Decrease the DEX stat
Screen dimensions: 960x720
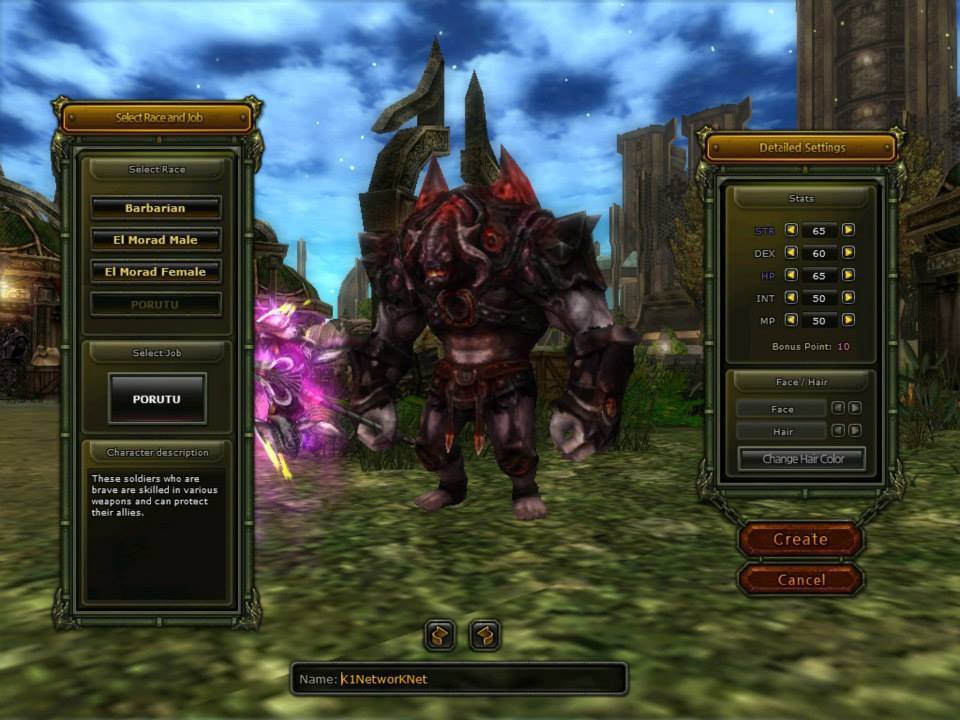791,253
